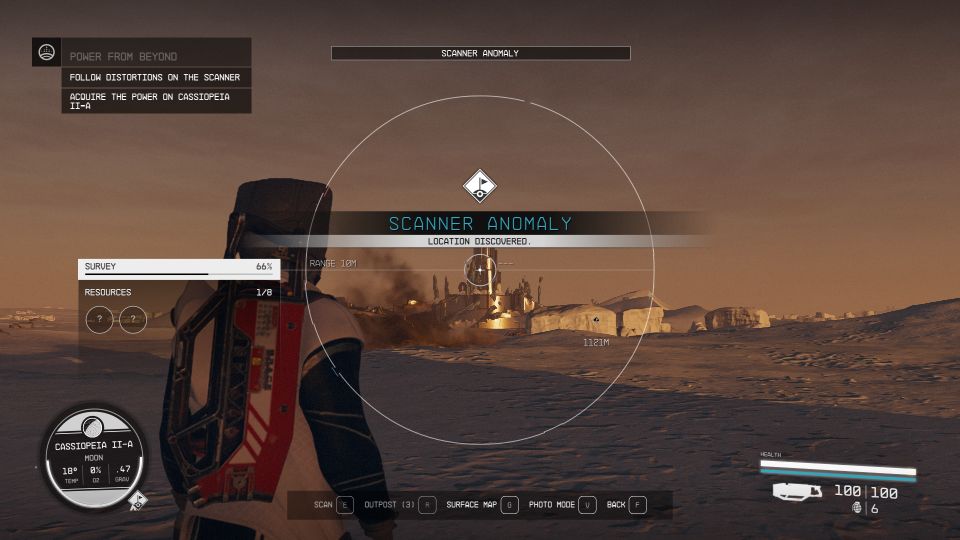
Task: Click the mission emblem beside Power From Beyond
Action: tap(46, 52)
